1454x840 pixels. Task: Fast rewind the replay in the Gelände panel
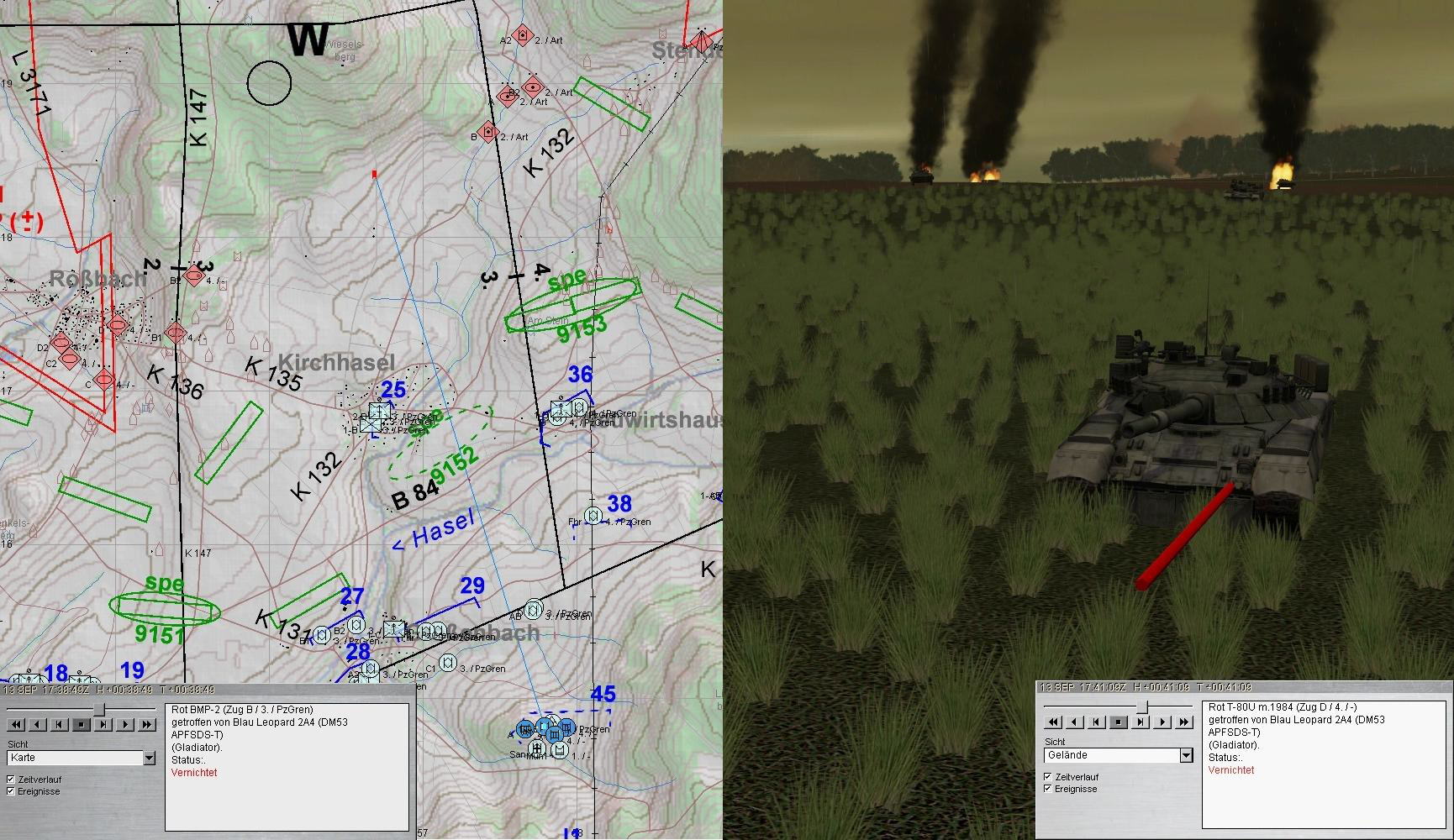point(1053,722)
